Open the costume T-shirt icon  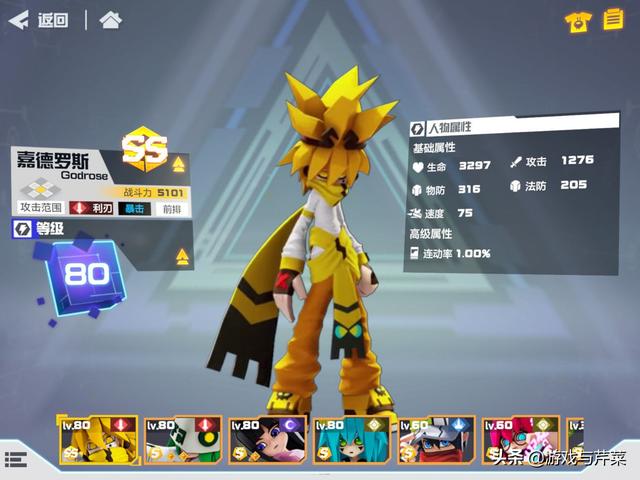[x=577, y=22]
